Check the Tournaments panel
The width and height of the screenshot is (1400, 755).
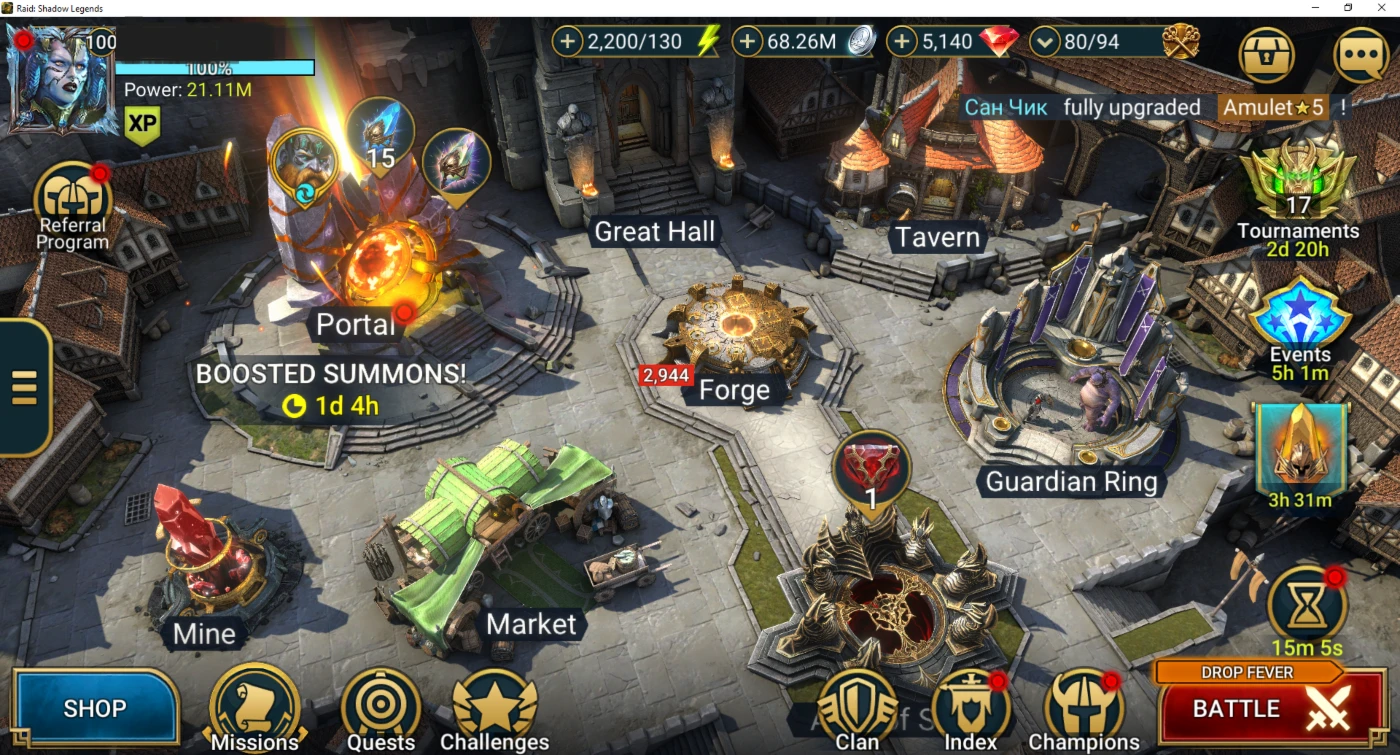click(1298, 190)
